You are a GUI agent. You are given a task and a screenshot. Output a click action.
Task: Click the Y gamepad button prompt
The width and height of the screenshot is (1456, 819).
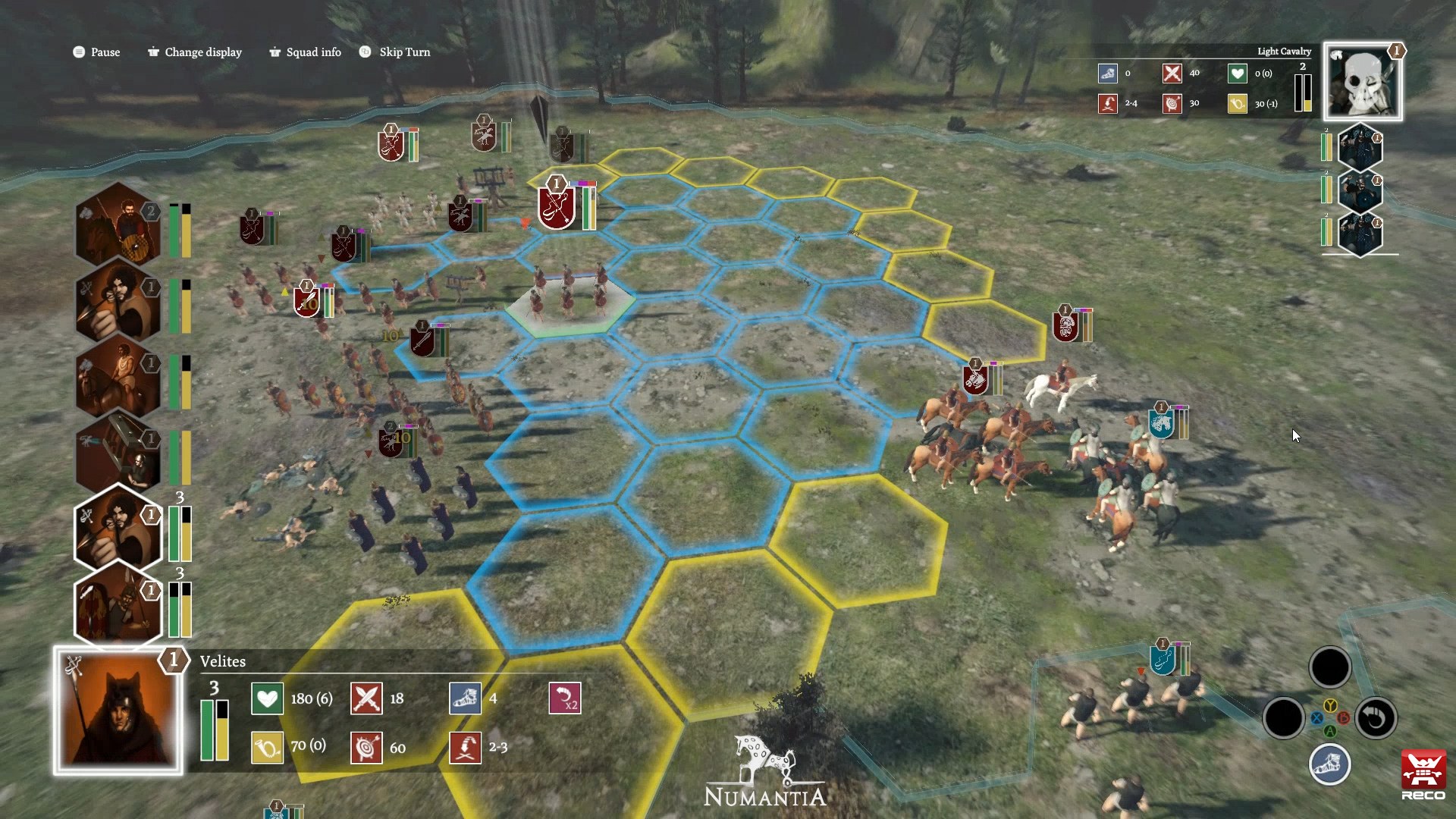point(1330,706)
